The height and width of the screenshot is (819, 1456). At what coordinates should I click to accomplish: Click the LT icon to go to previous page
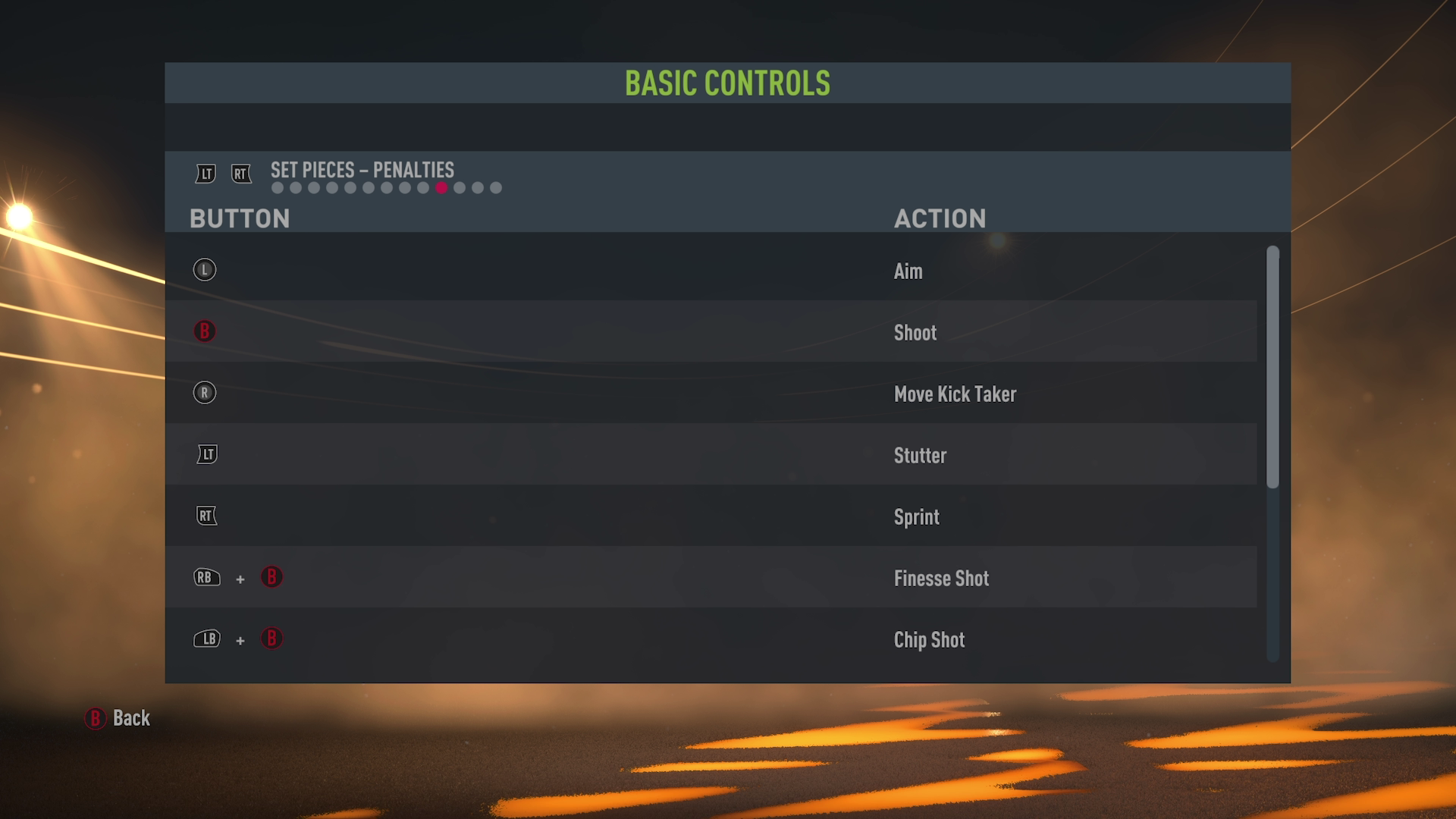[x=204, y=174]
